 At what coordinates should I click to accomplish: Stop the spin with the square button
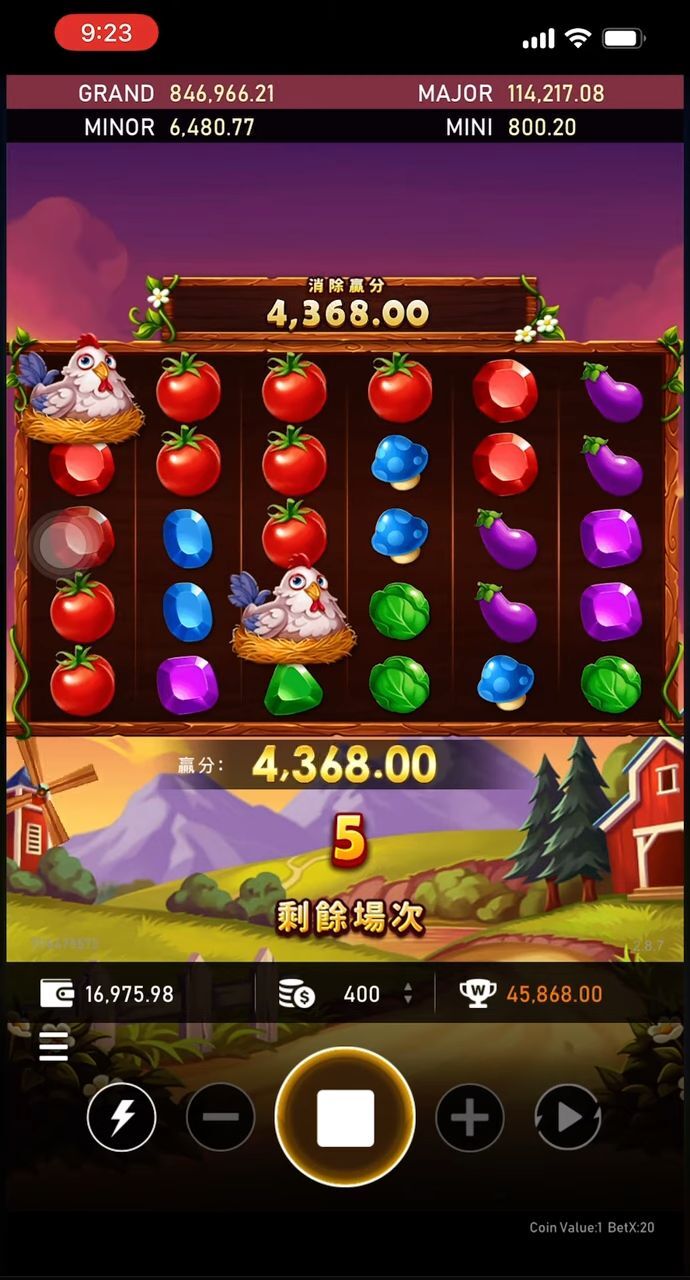345,1116
